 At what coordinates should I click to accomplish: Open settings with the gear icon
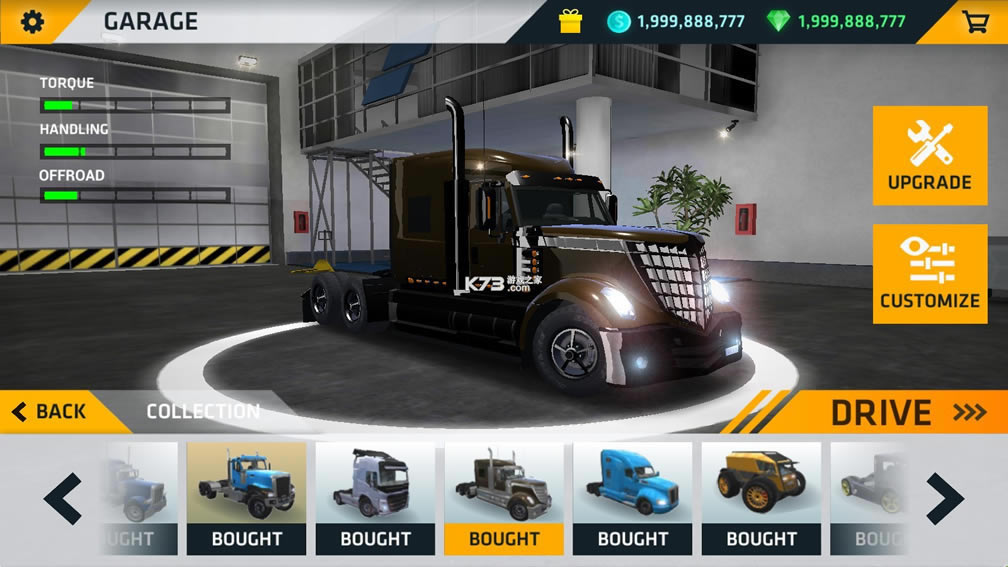[32, 21]
